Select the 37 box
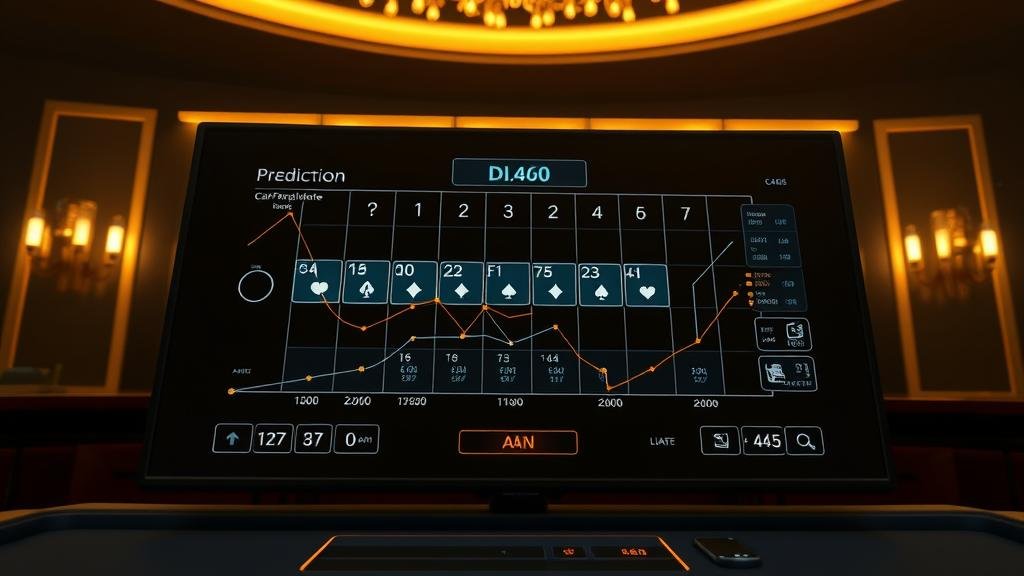 tap(313, 438)
